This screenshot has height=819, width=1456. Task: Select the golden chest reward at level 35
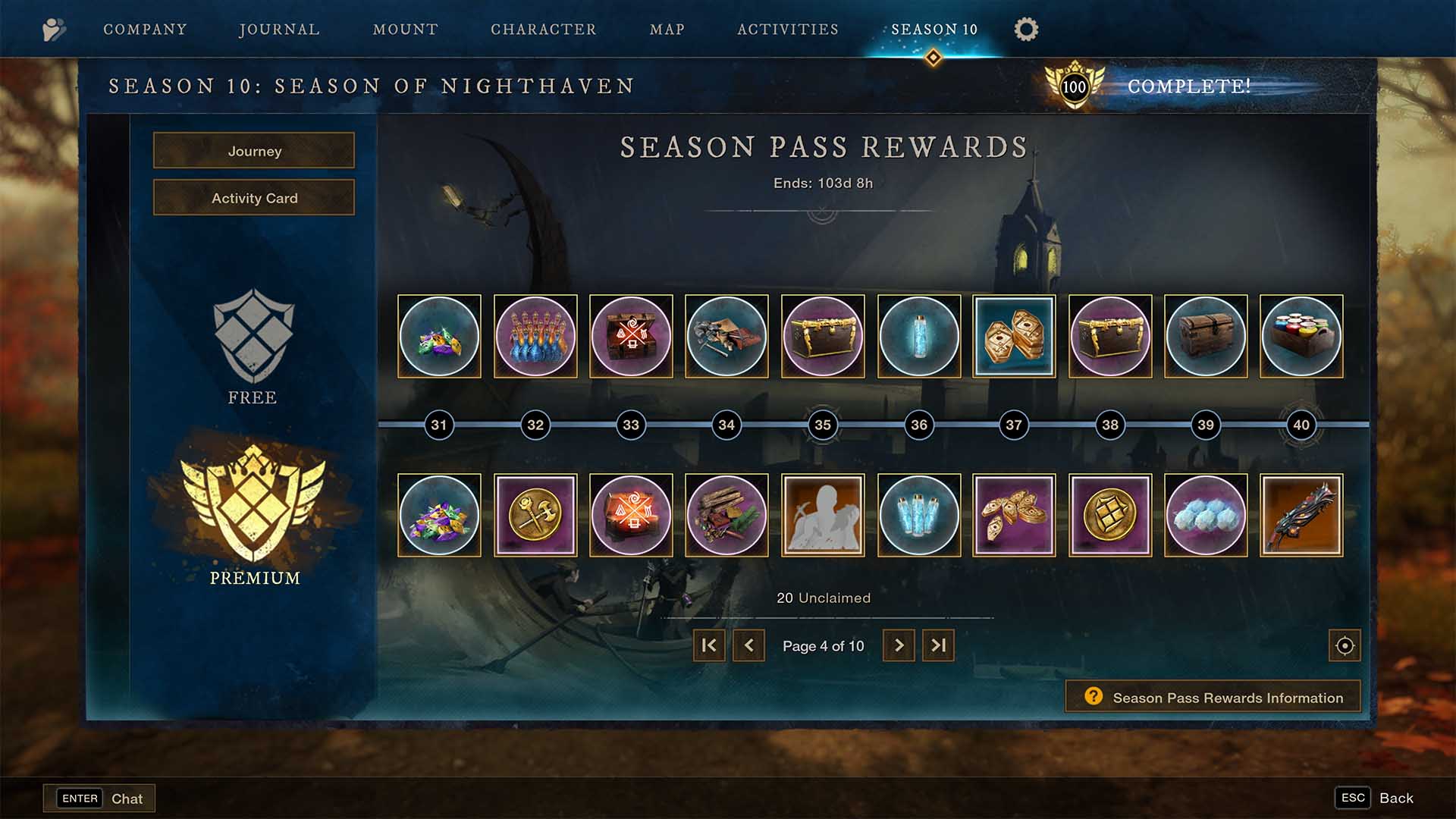point(823,336)
